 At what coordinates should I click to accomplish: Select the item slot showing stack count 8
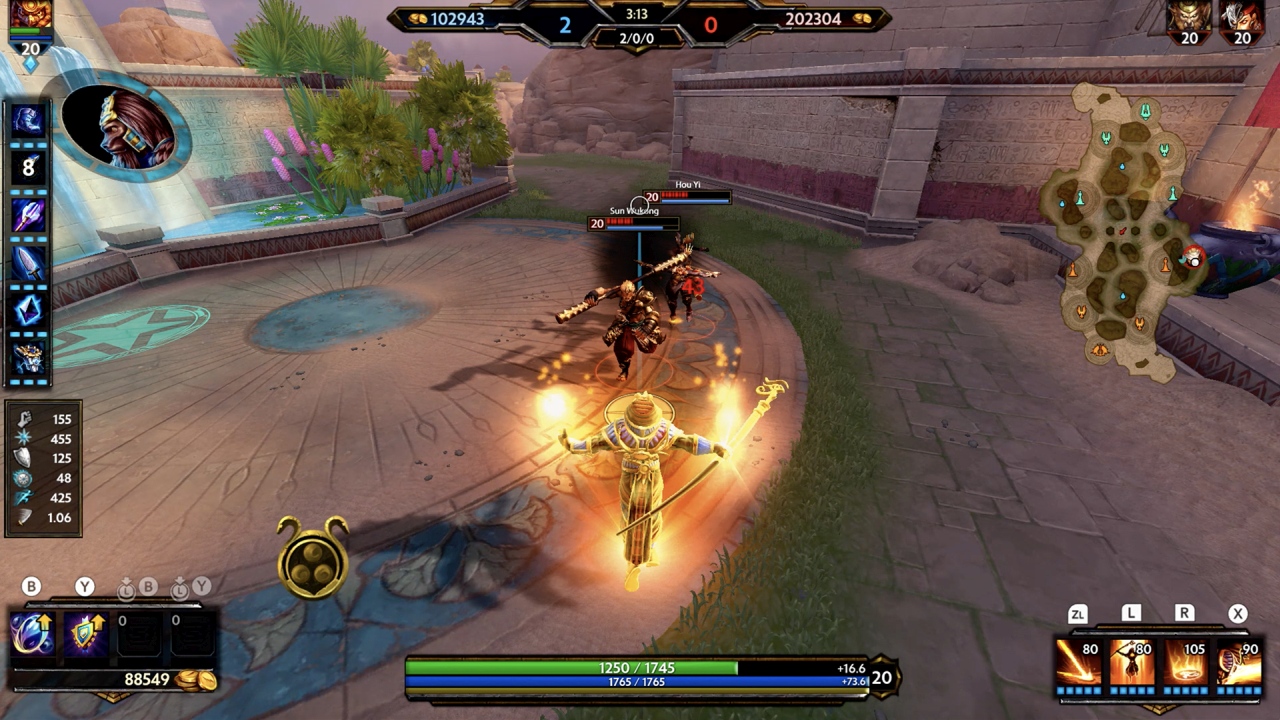click(x=28, y=167)
